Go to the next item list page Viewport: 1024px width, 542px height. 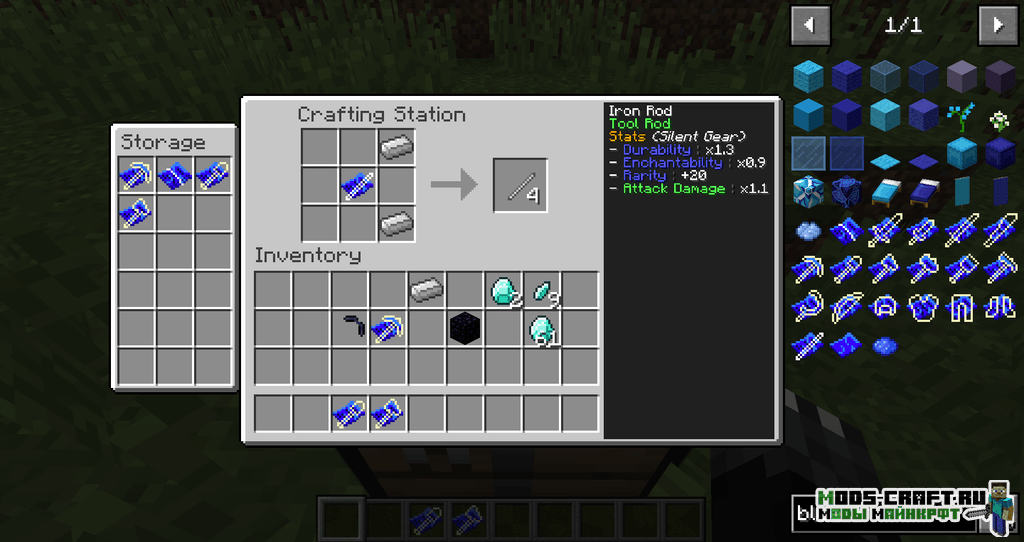click(x=997, y=25)
